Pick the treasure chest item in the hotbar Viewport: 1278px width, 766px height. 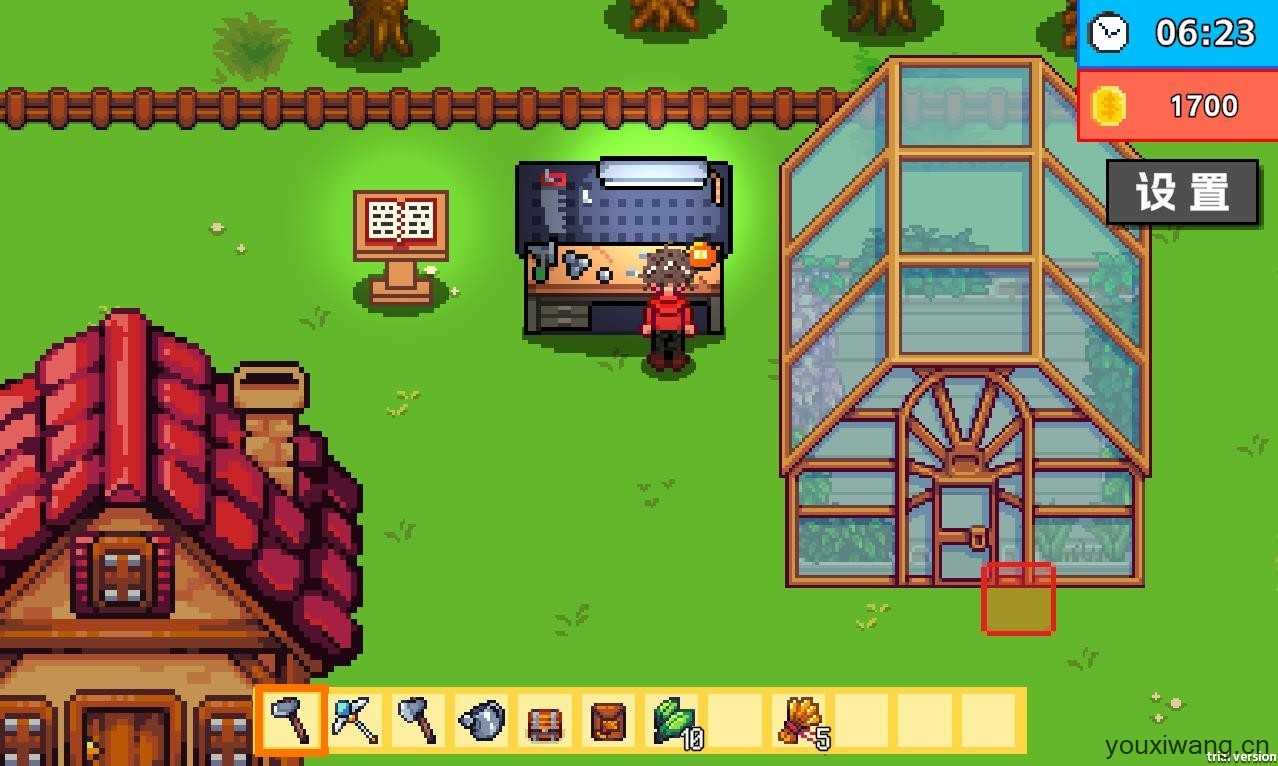(x=544, y=720)
